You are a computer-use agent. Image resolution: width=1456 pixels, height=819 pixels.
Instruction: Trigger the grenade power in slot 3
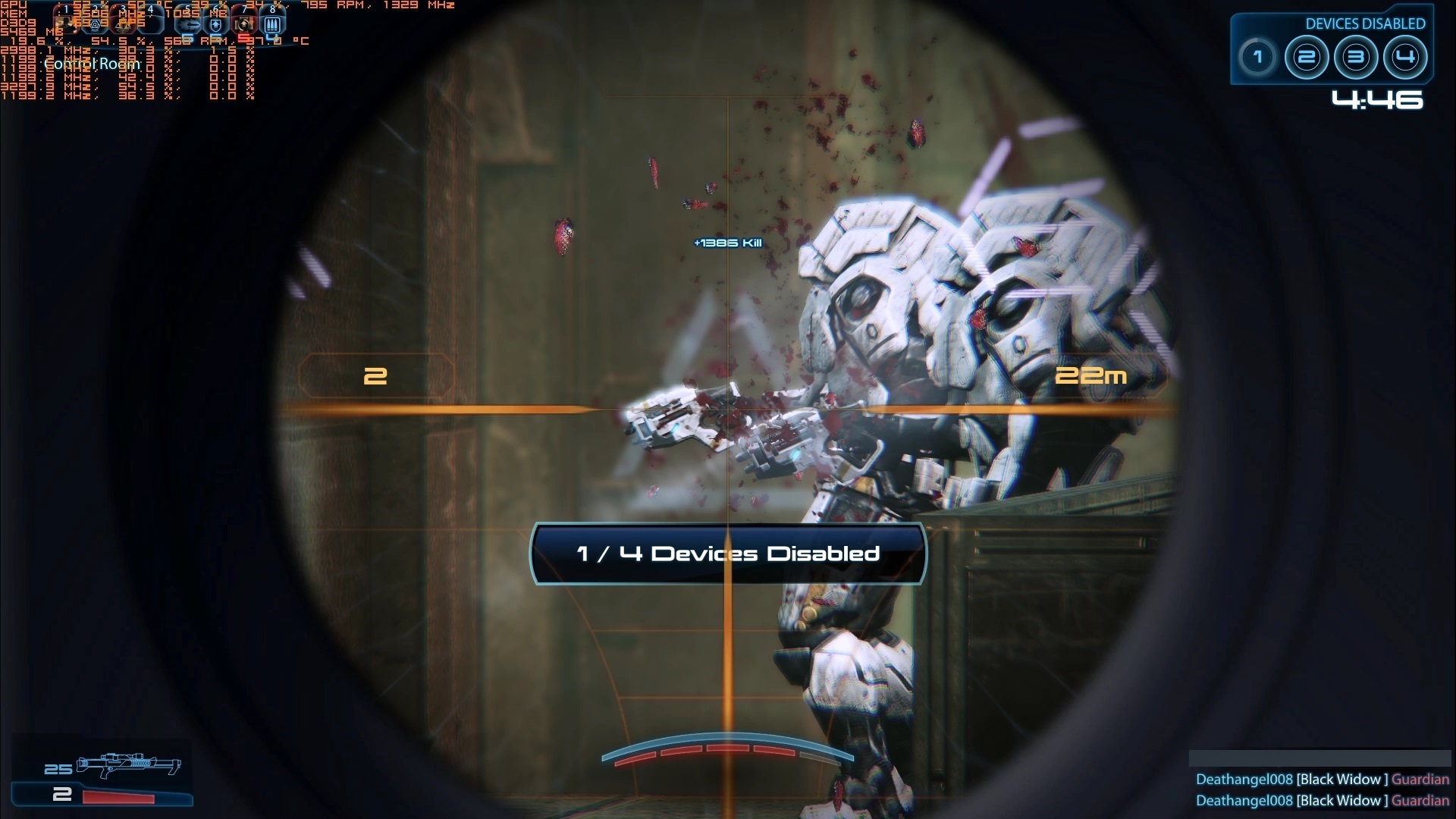pos(123,24)
